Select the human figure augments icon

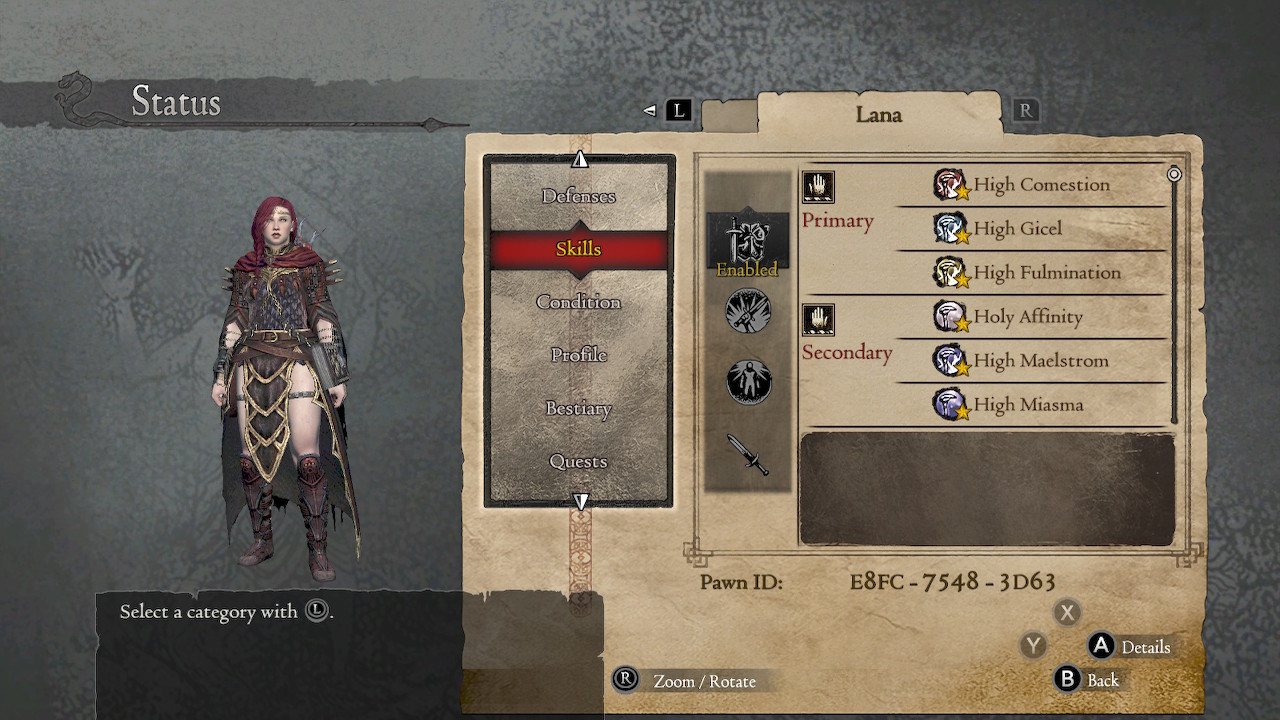point(748,382)
